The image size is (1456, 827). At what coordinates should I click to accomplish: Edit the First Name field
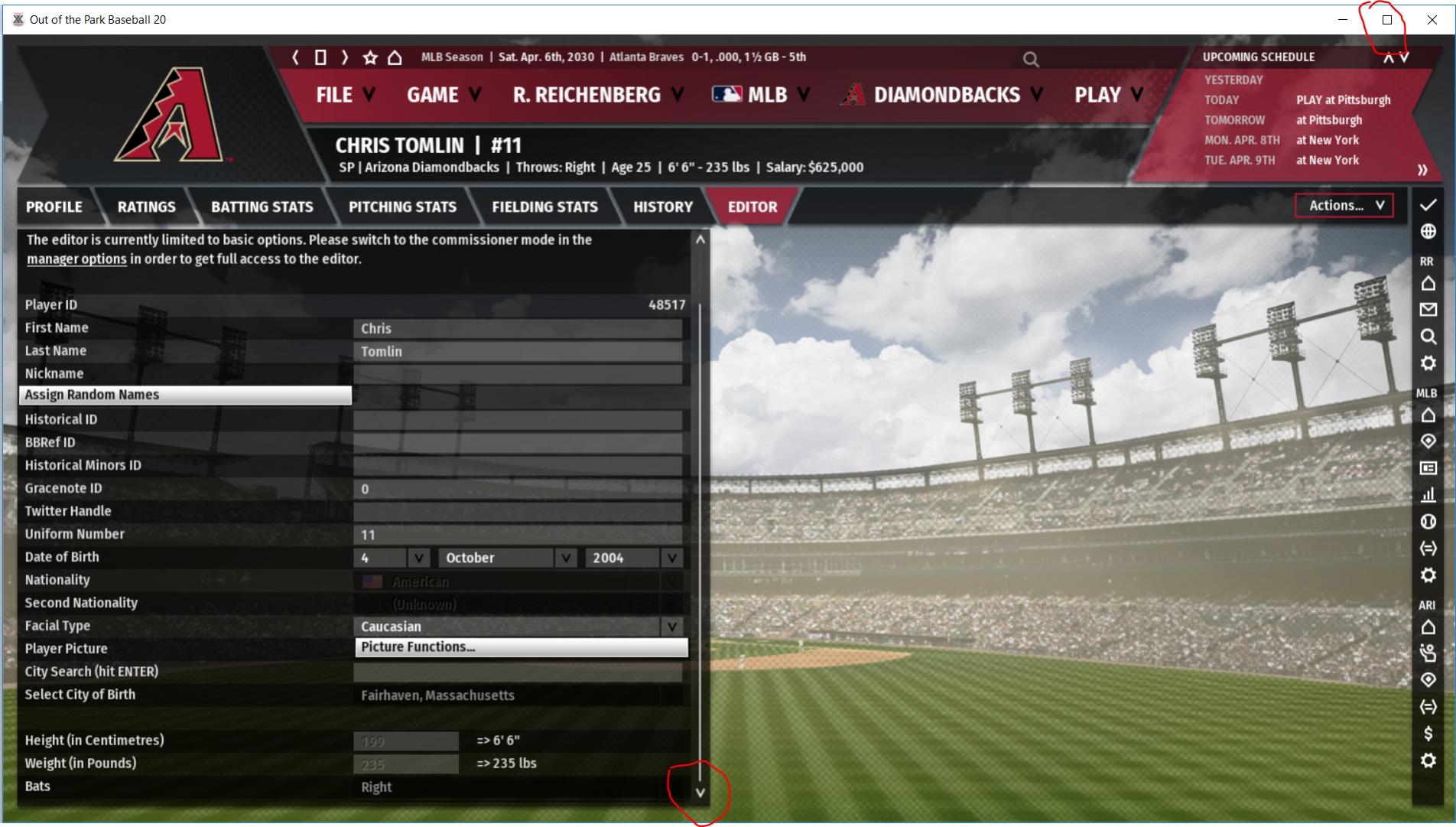click(517, 328)
